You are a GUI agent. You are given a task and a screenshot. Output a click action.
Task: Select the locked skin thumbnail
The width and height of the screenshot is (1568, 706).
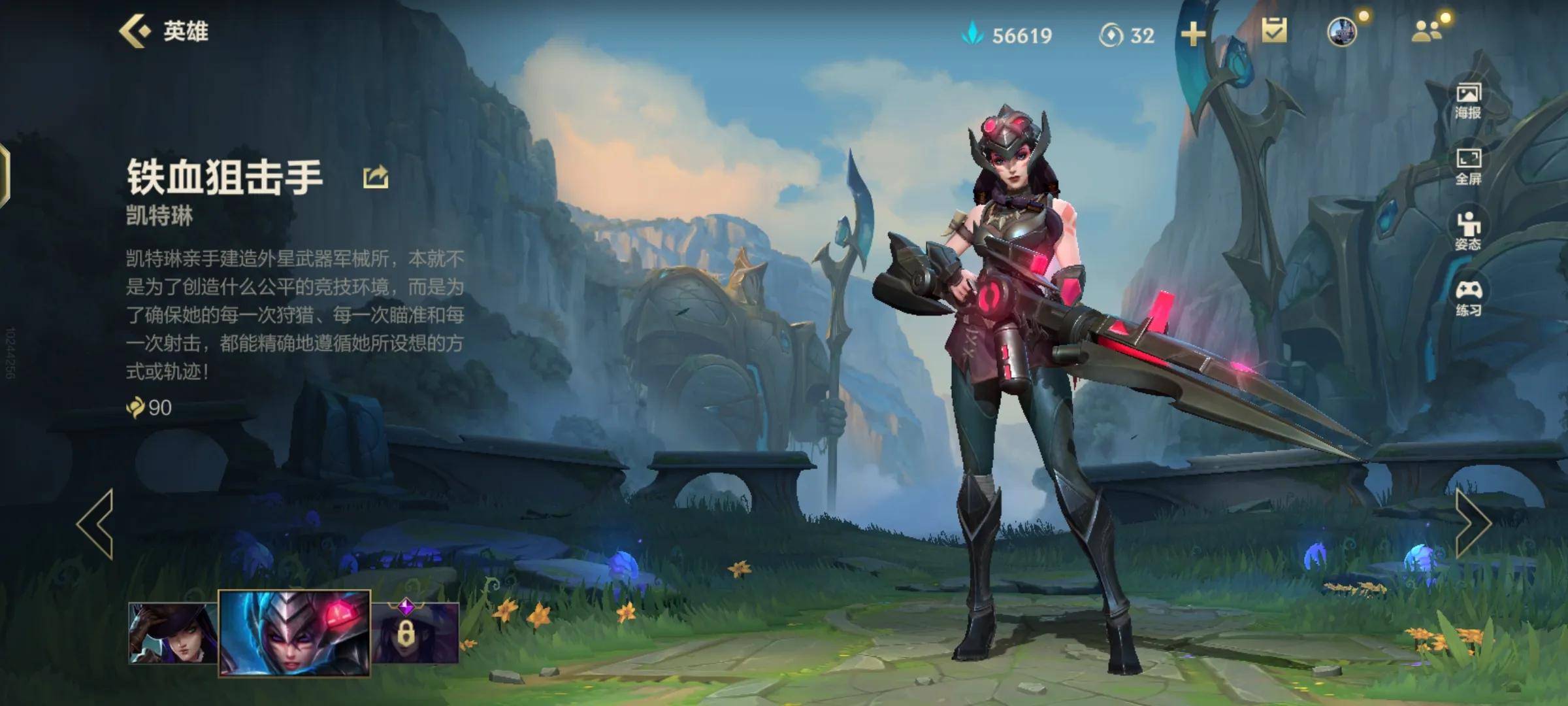[416, 633]
